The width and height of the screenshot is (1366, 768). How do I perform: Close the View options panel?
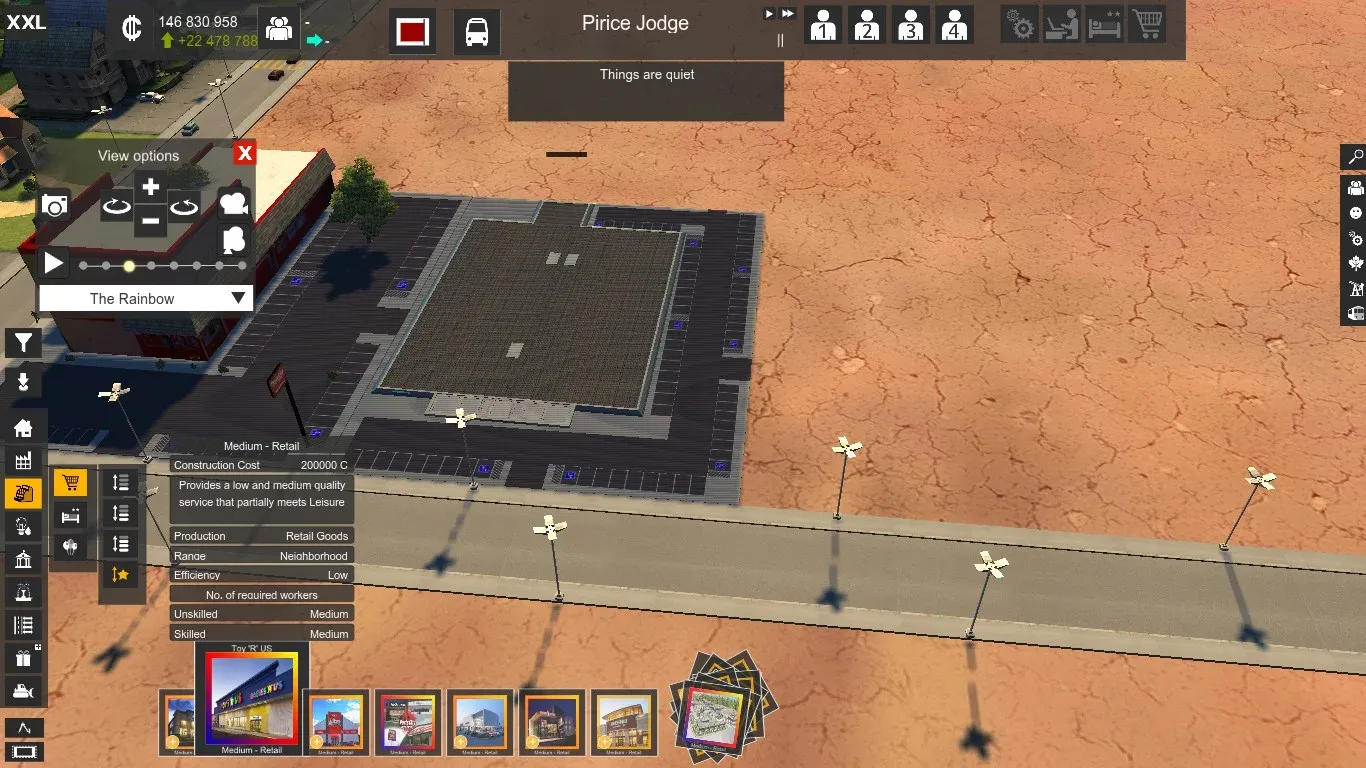(245, 153)
